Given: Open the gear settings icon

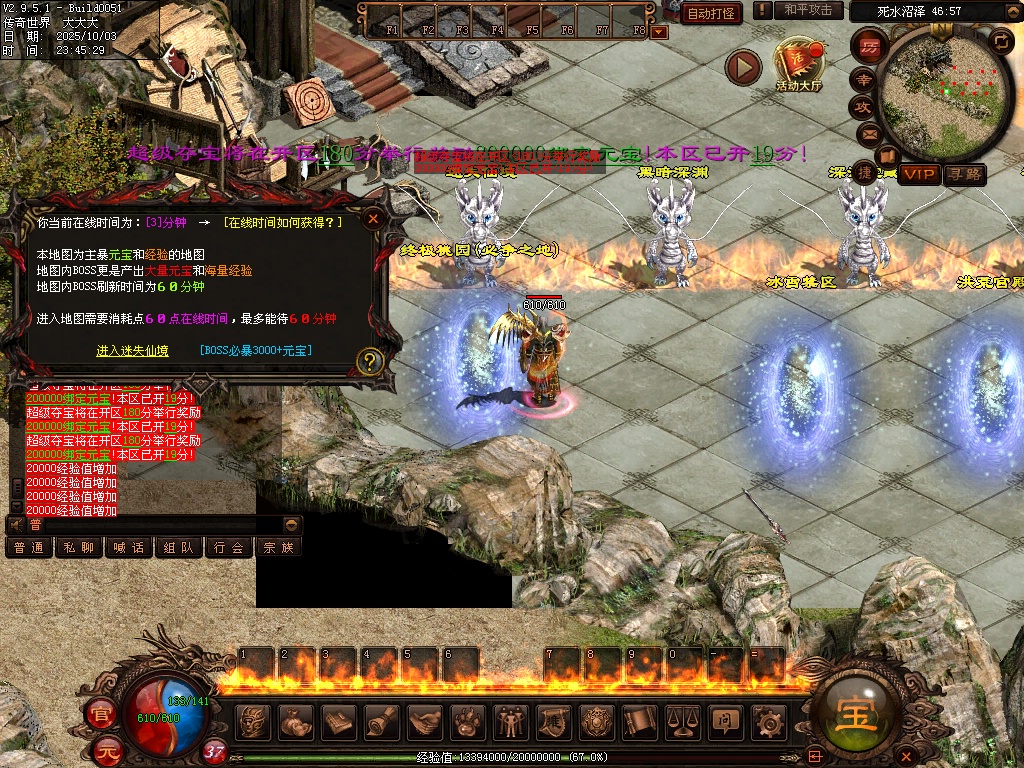Looking at the screenshot, I should [x=768, y=722].
